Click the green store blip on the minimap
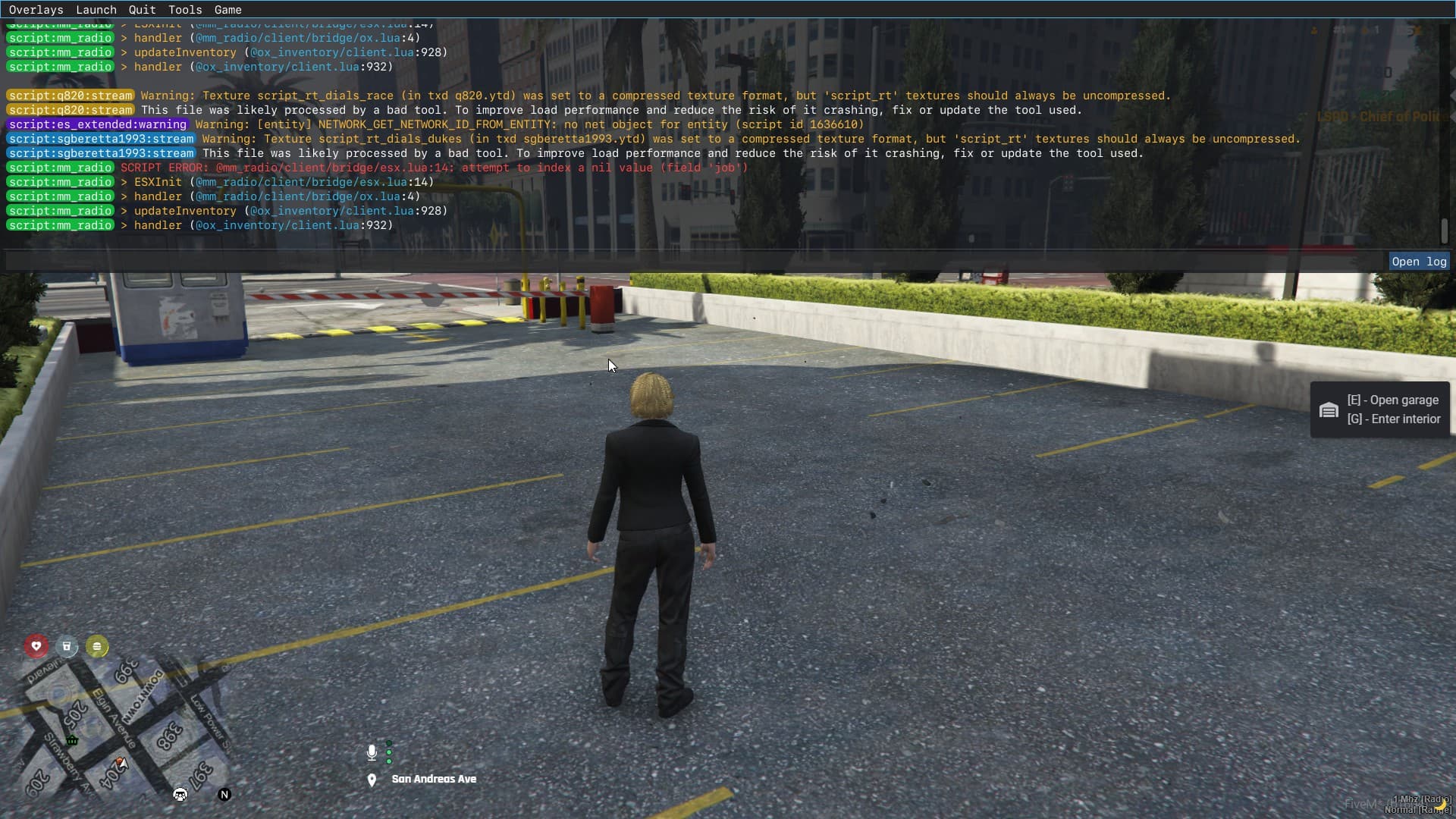Viewport: 1456px width, 819px height. (x=72, y=741)
